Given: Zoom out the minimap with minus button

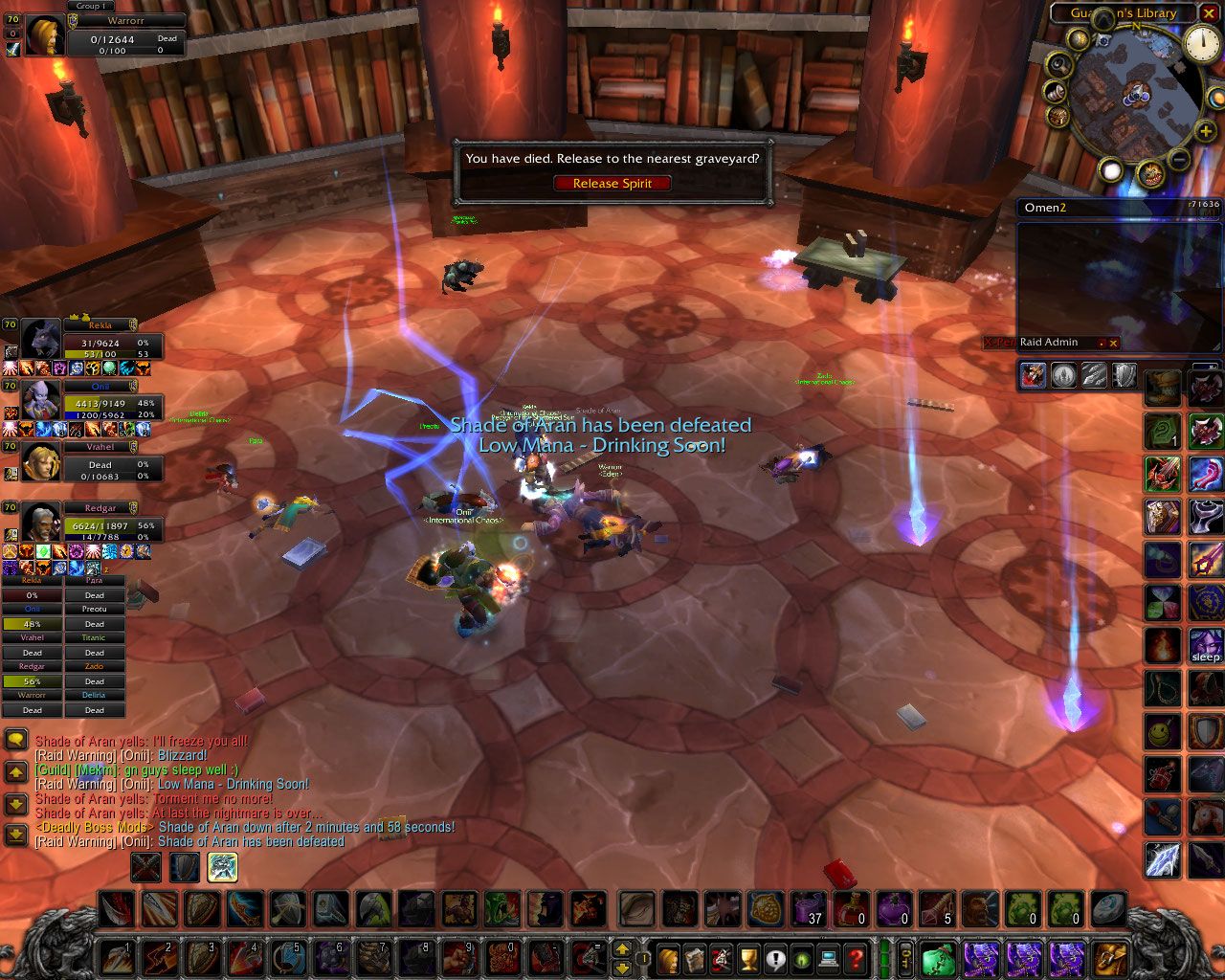Looking at the screenshot, I should tap(1179, 159).
